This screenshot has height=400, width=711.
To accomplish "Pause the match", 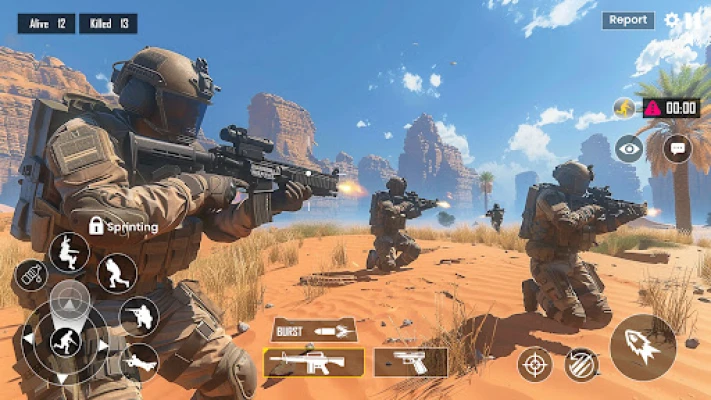I will coord(693,20).
